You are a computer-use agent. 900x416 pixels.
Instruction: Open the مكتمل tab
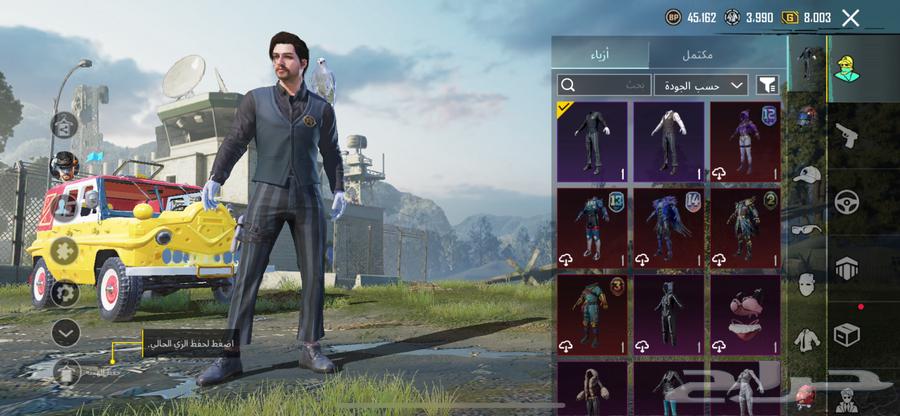716,54
